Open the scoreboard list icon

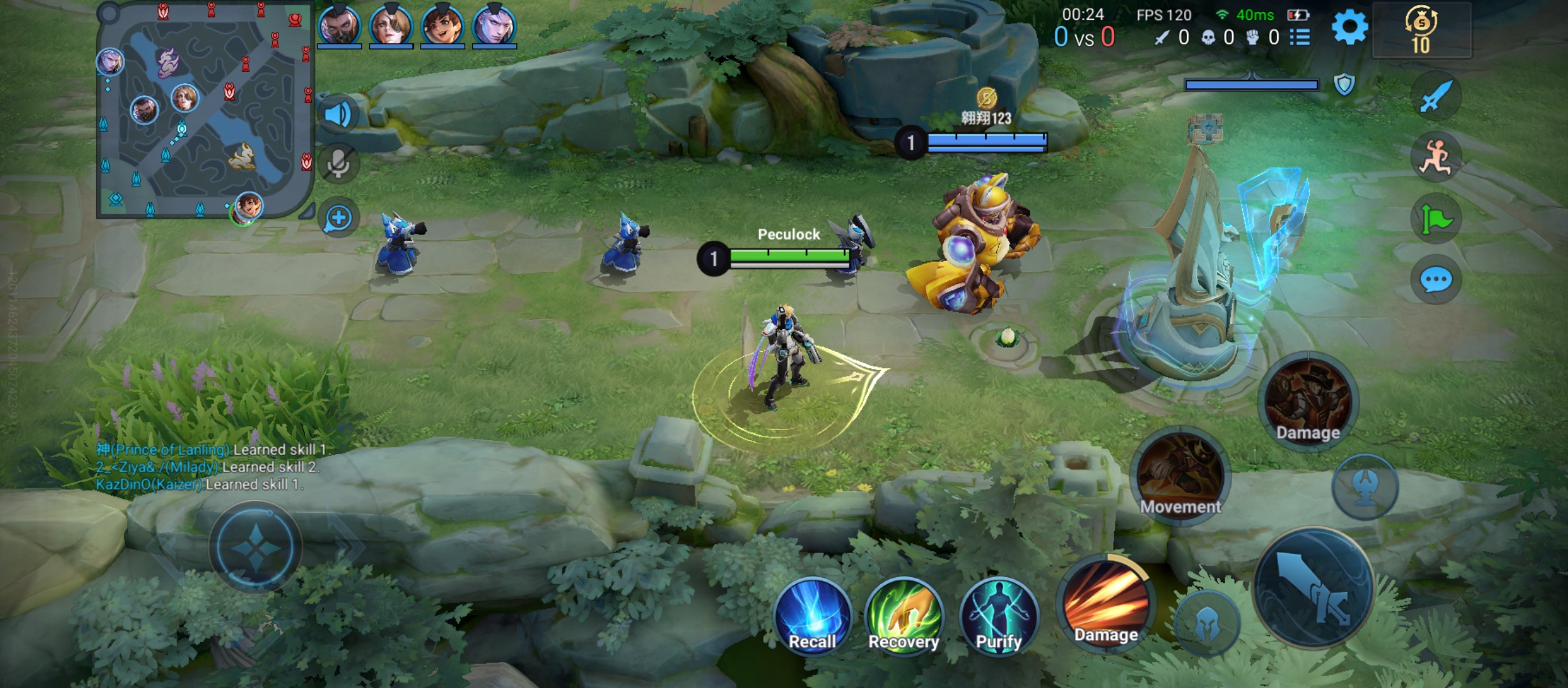pos(1300,38)
